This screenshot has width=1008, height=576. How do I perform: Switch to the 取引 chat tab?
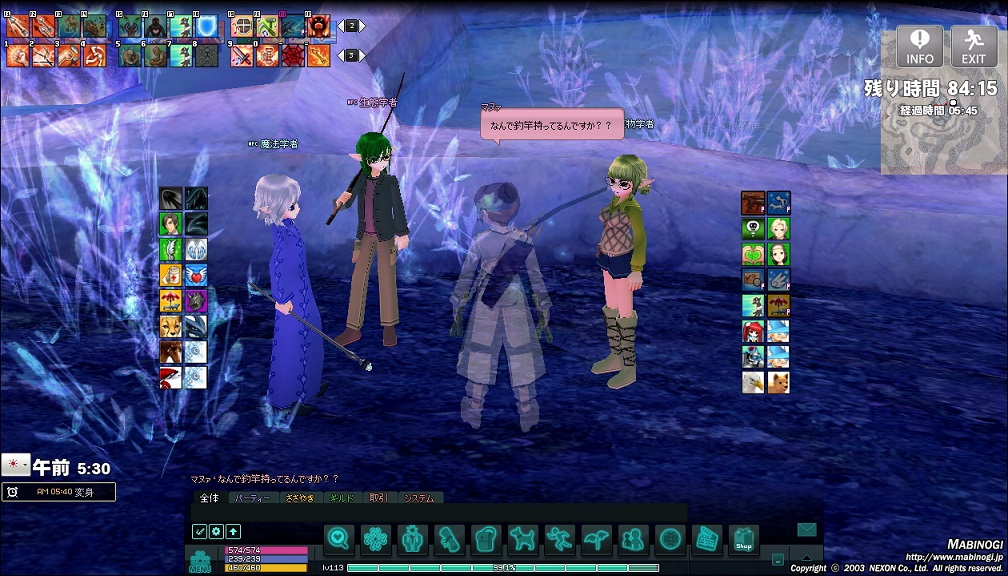(378, 498)
